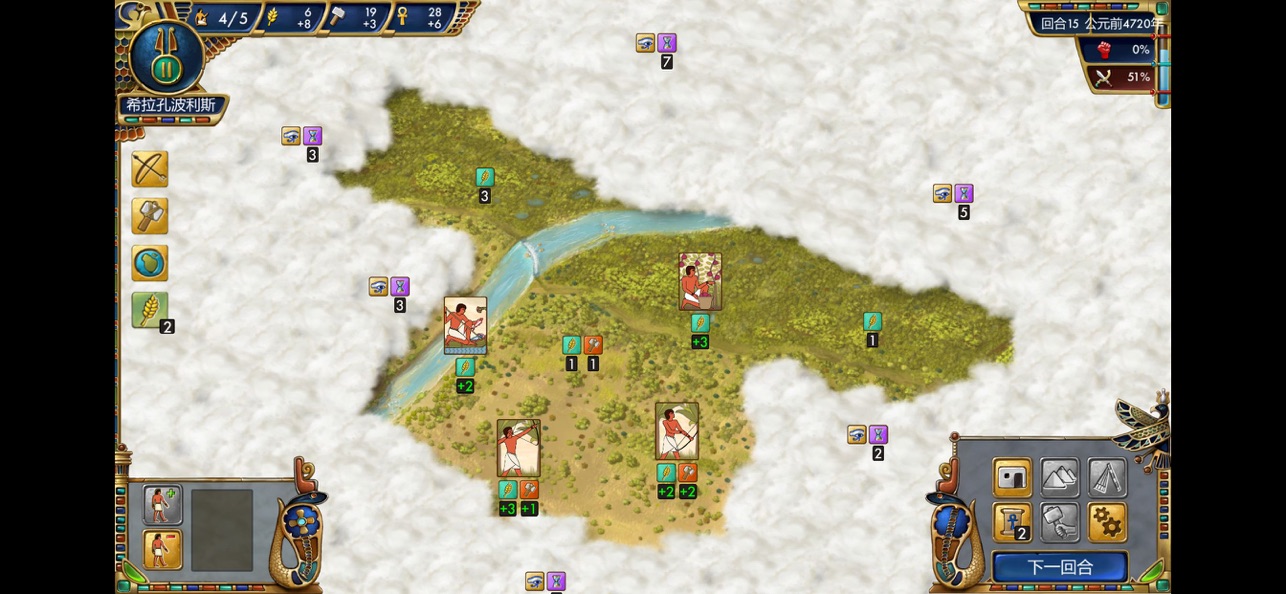The image size is (1286, 594).
Task: Select the worker card with purple flowers
Action: [x=700, y=281]
